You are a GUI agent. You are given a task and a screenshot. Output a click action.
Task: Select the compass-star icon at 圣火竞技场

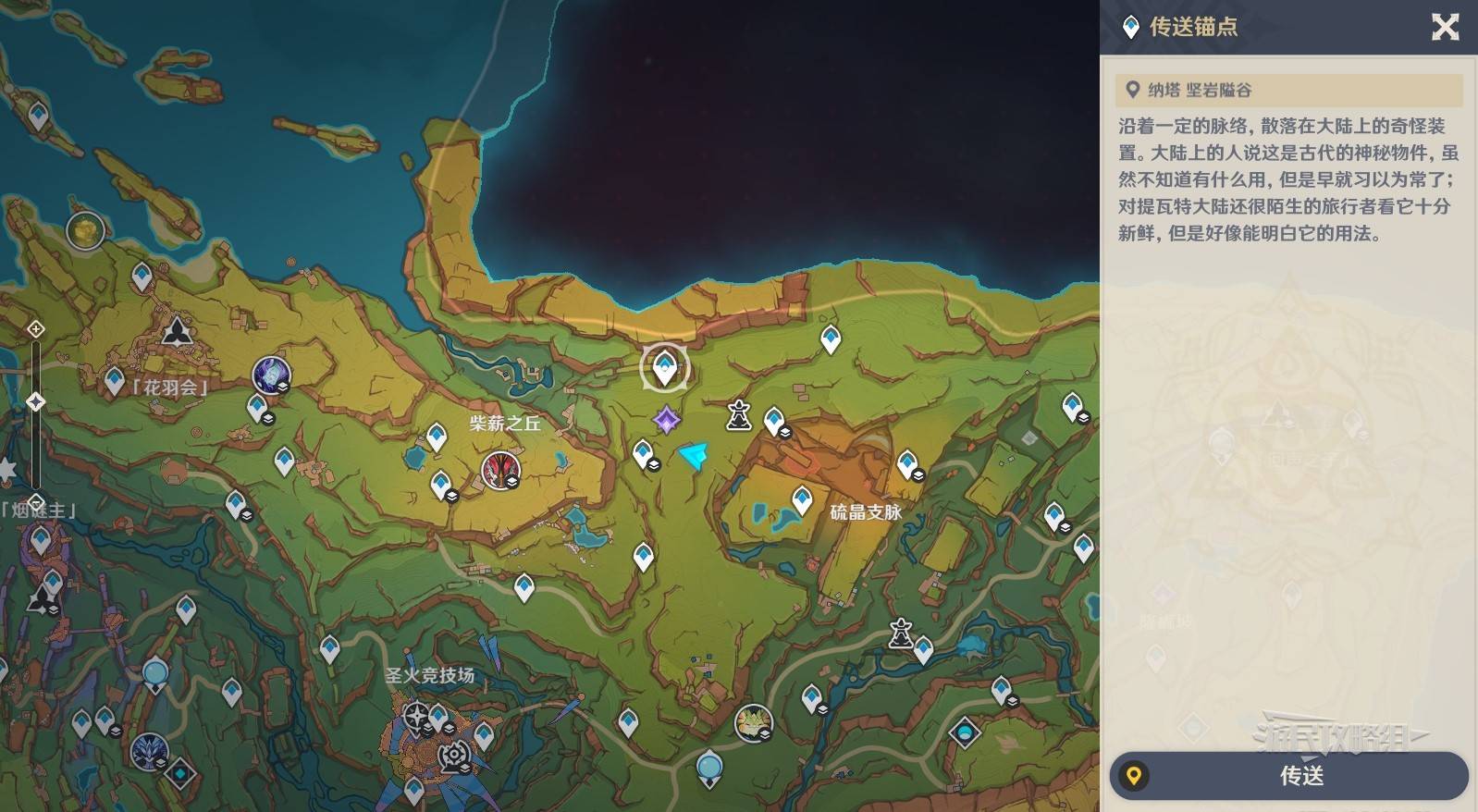point(416,715)
